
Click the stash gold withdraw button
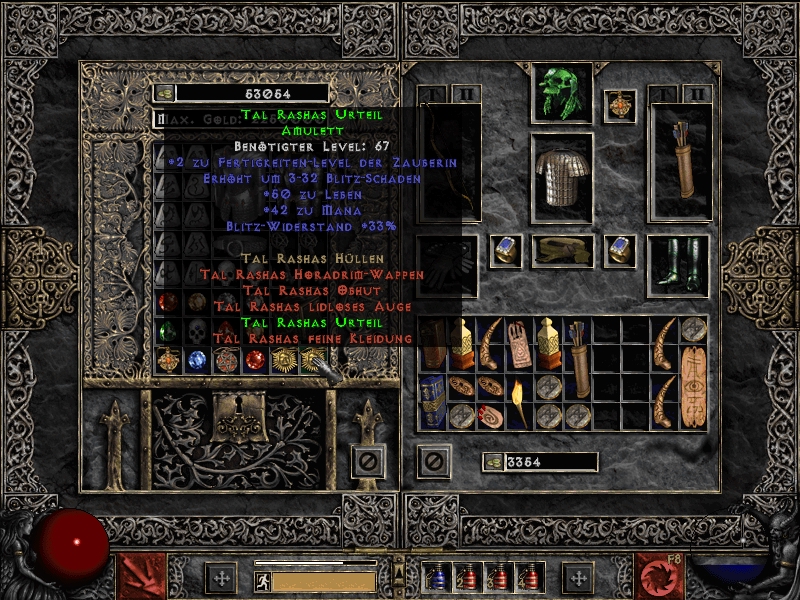coord(163,93)
